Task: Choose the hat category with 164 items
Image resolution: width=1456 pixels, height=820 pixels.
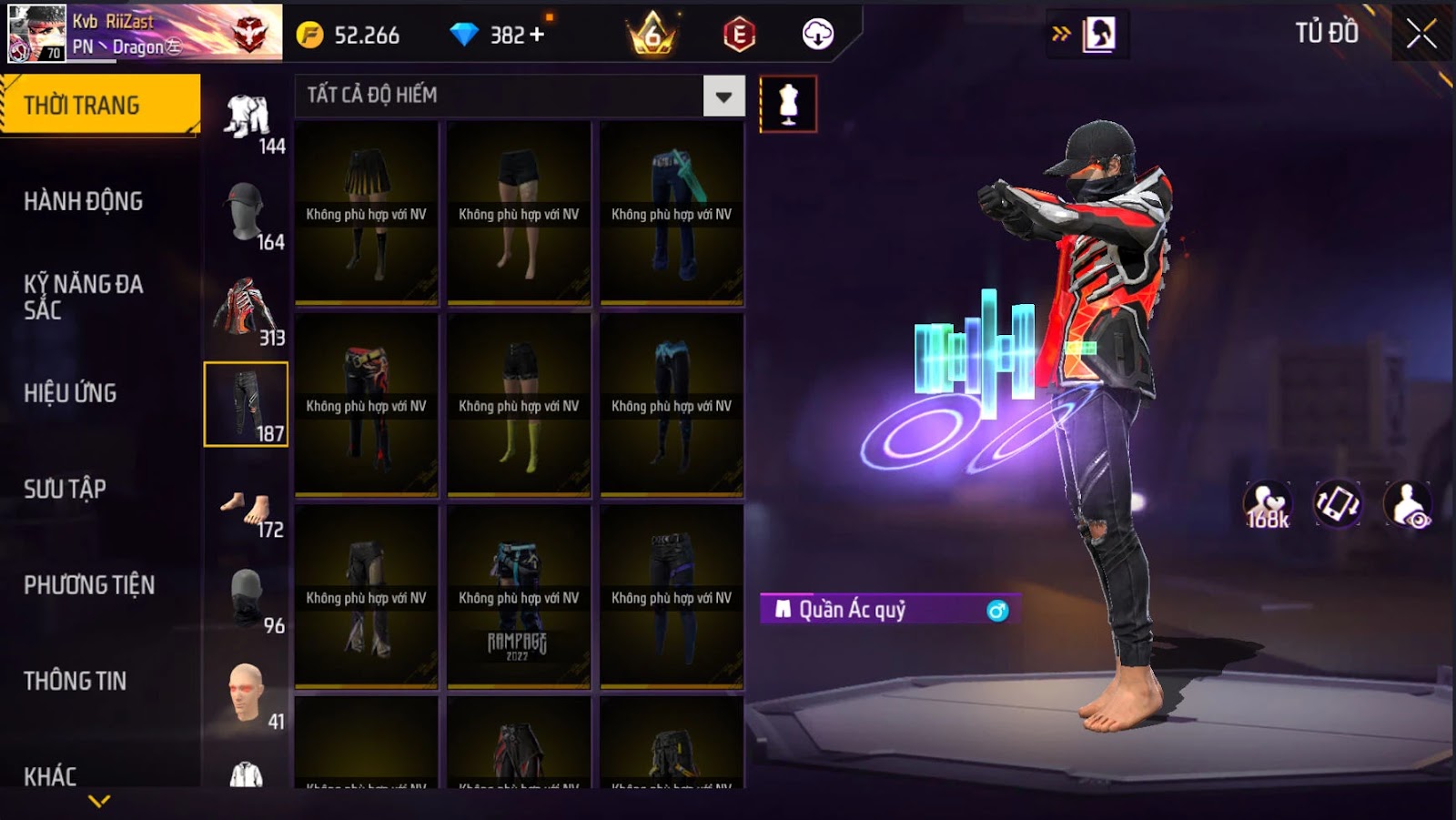Action: 247,216
